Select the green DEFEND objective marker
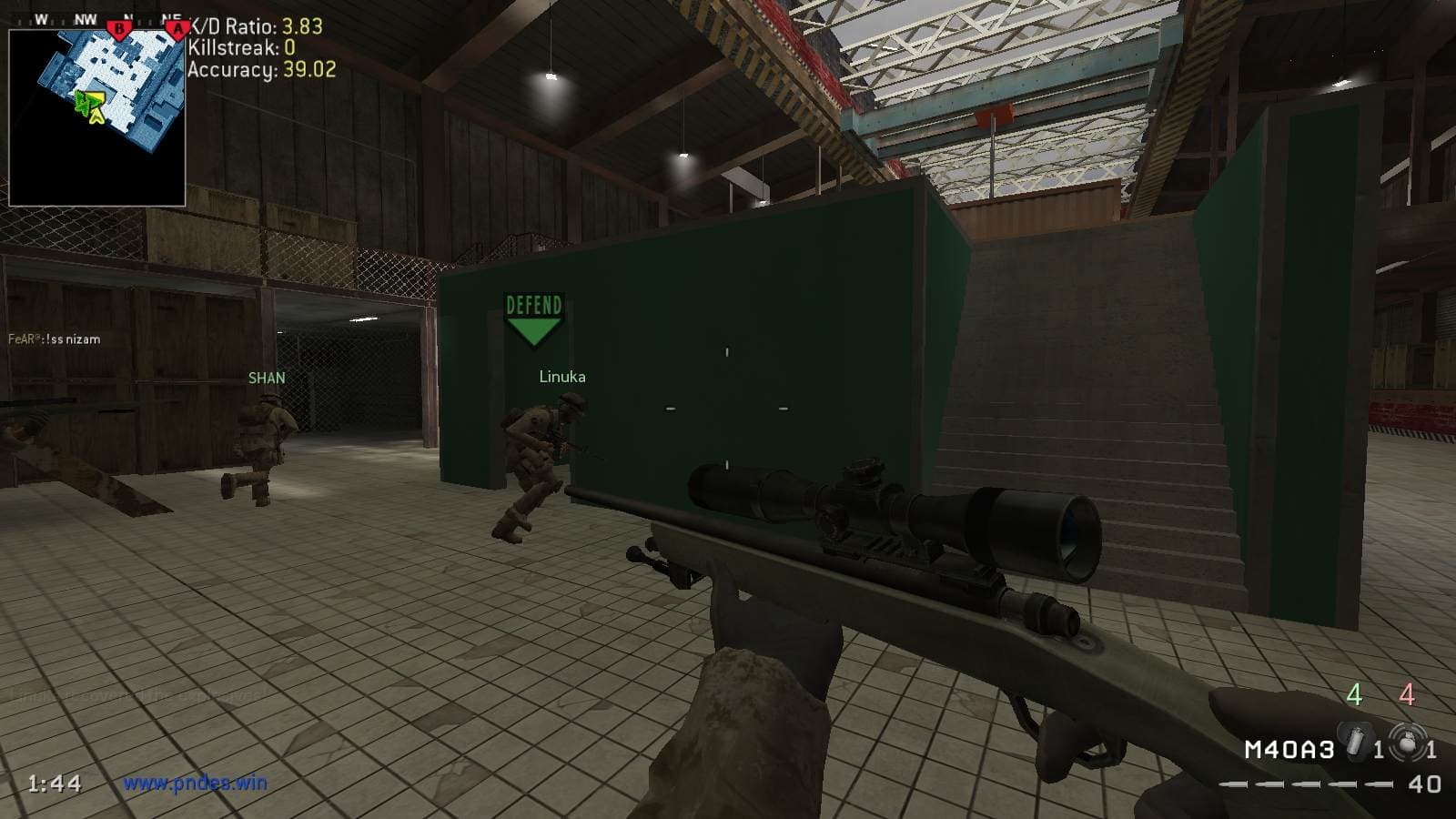1456x819 pixels. 533,319
